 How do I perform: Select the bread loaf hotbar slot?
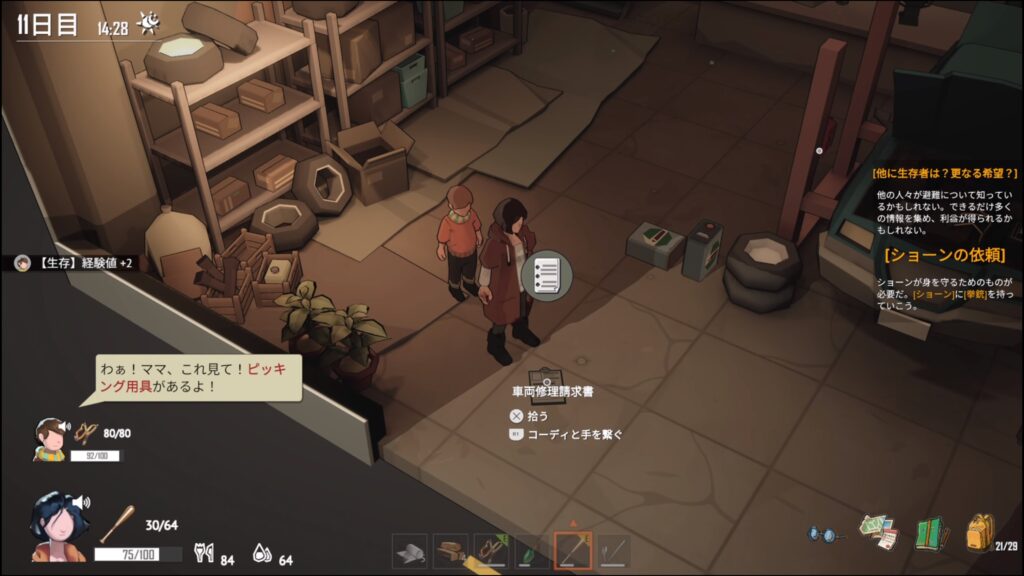pos(451,550)
